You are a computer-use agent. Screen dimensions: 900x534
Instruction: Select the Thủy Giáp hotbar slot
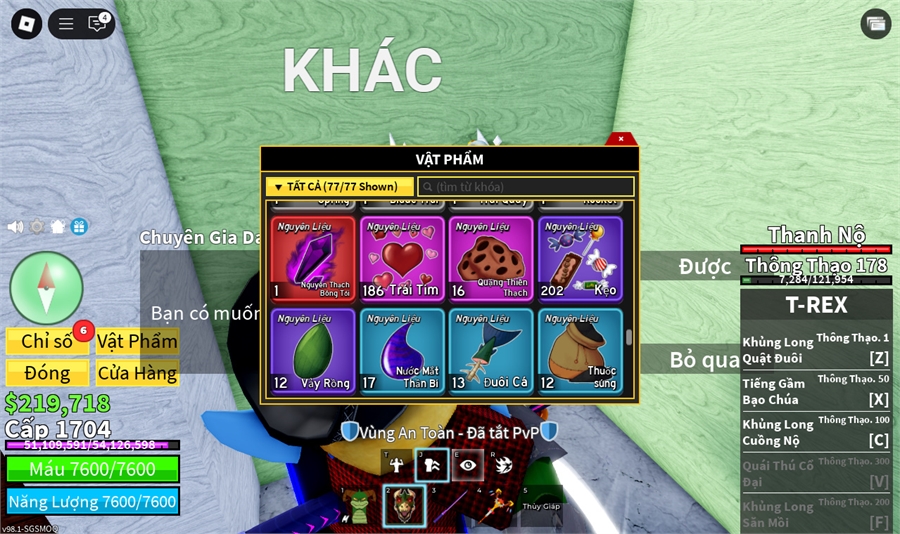pos(541,505)
